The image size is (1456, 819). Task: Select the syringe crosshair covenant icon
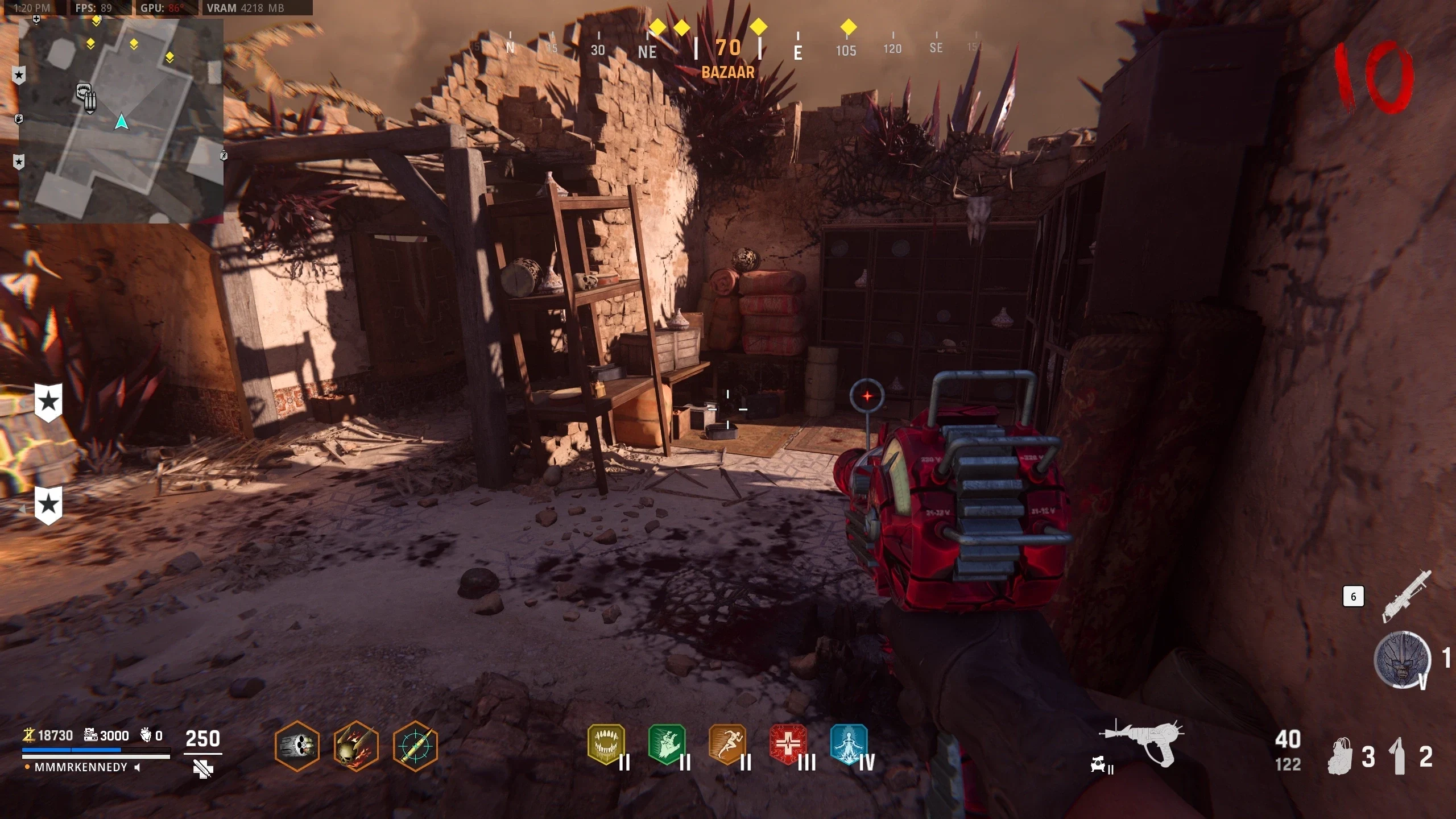[415, 746]
